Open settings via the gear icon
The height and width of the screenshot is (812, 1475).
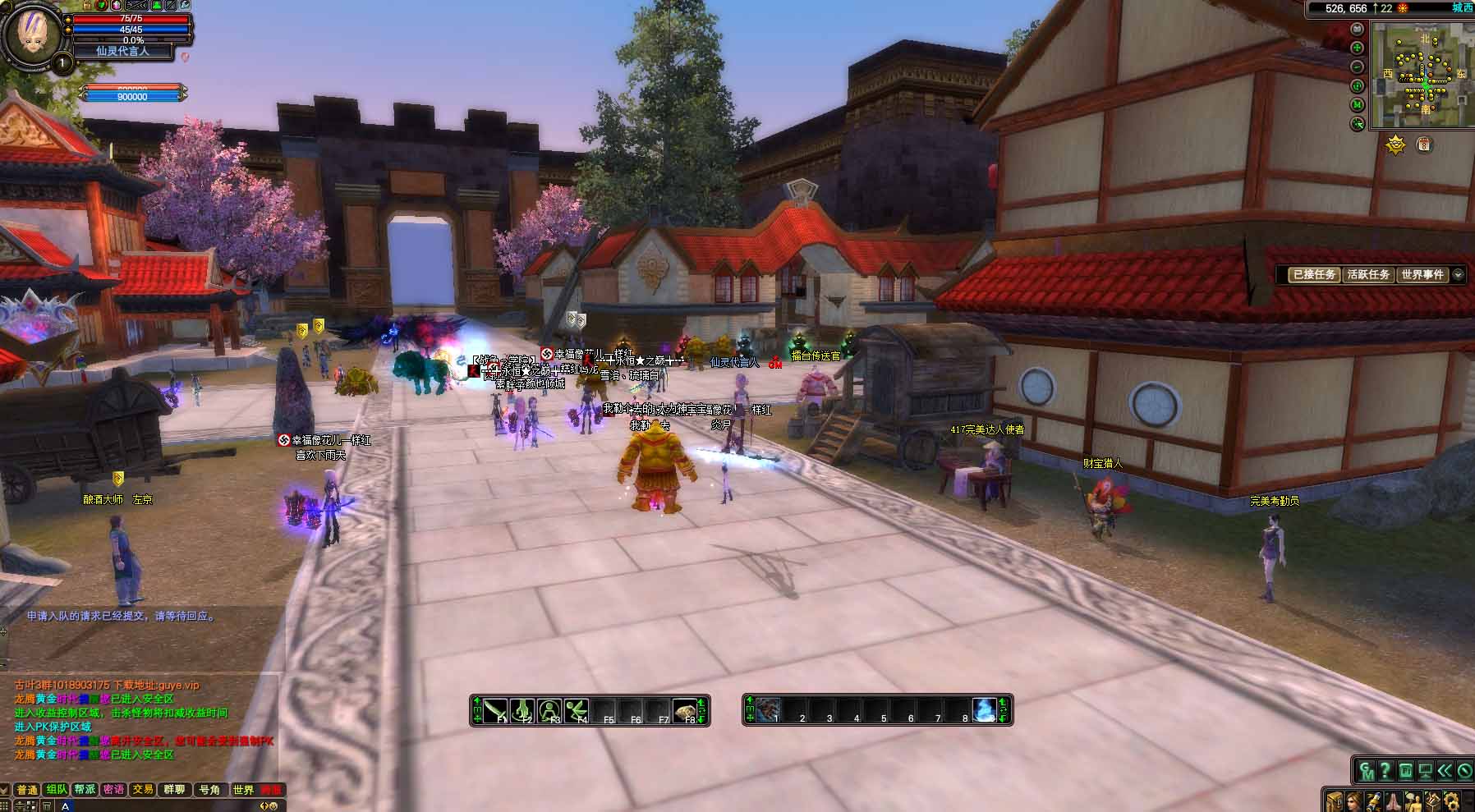point(1450,801)
